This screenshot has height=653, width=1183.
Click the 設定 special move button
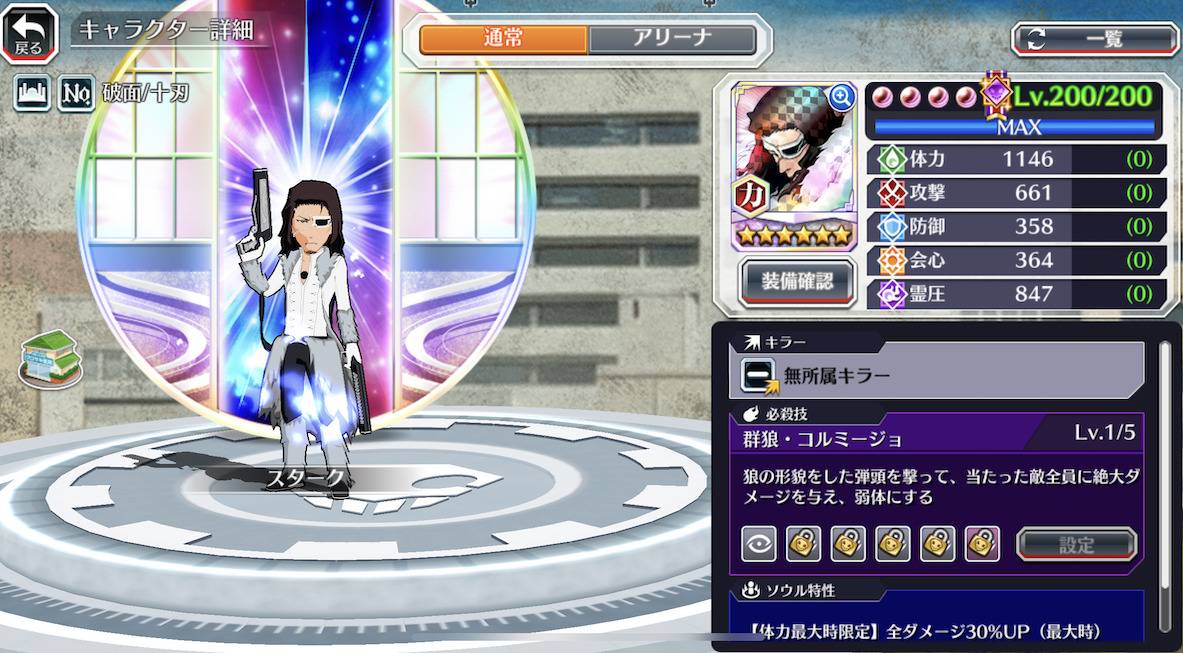point(1076,545)
